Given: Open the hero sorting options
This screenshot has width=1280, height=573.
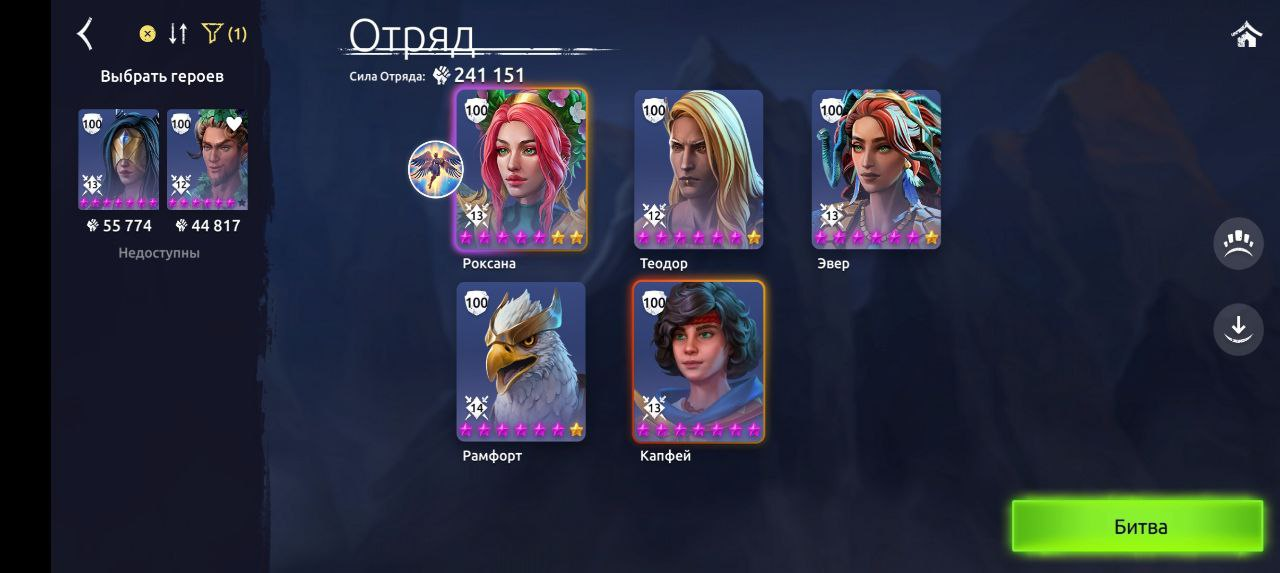Looking at the screenshot, I should coord(178,34).
